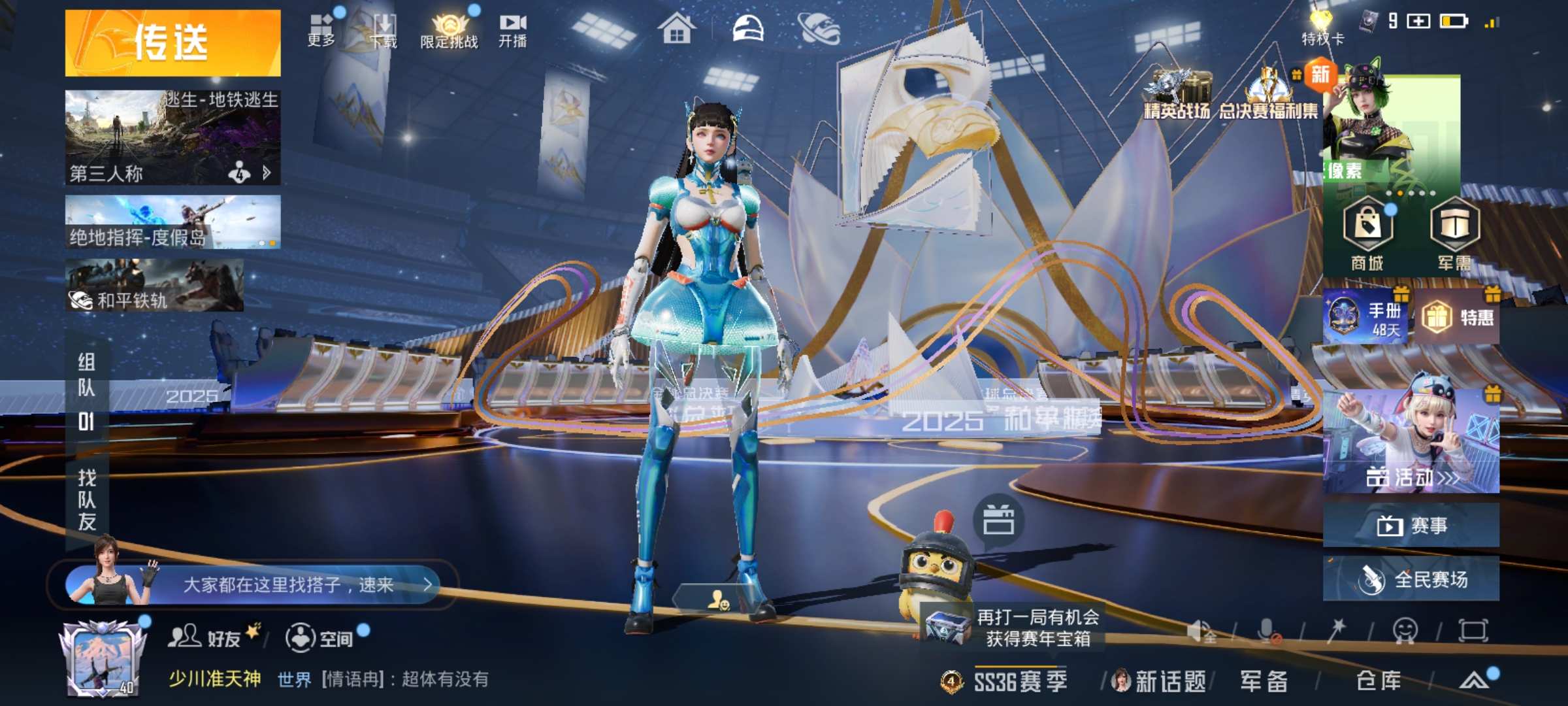Enter the 全民赛场 arena
Screen dimensions: 1568x706
coord(1411,579)
